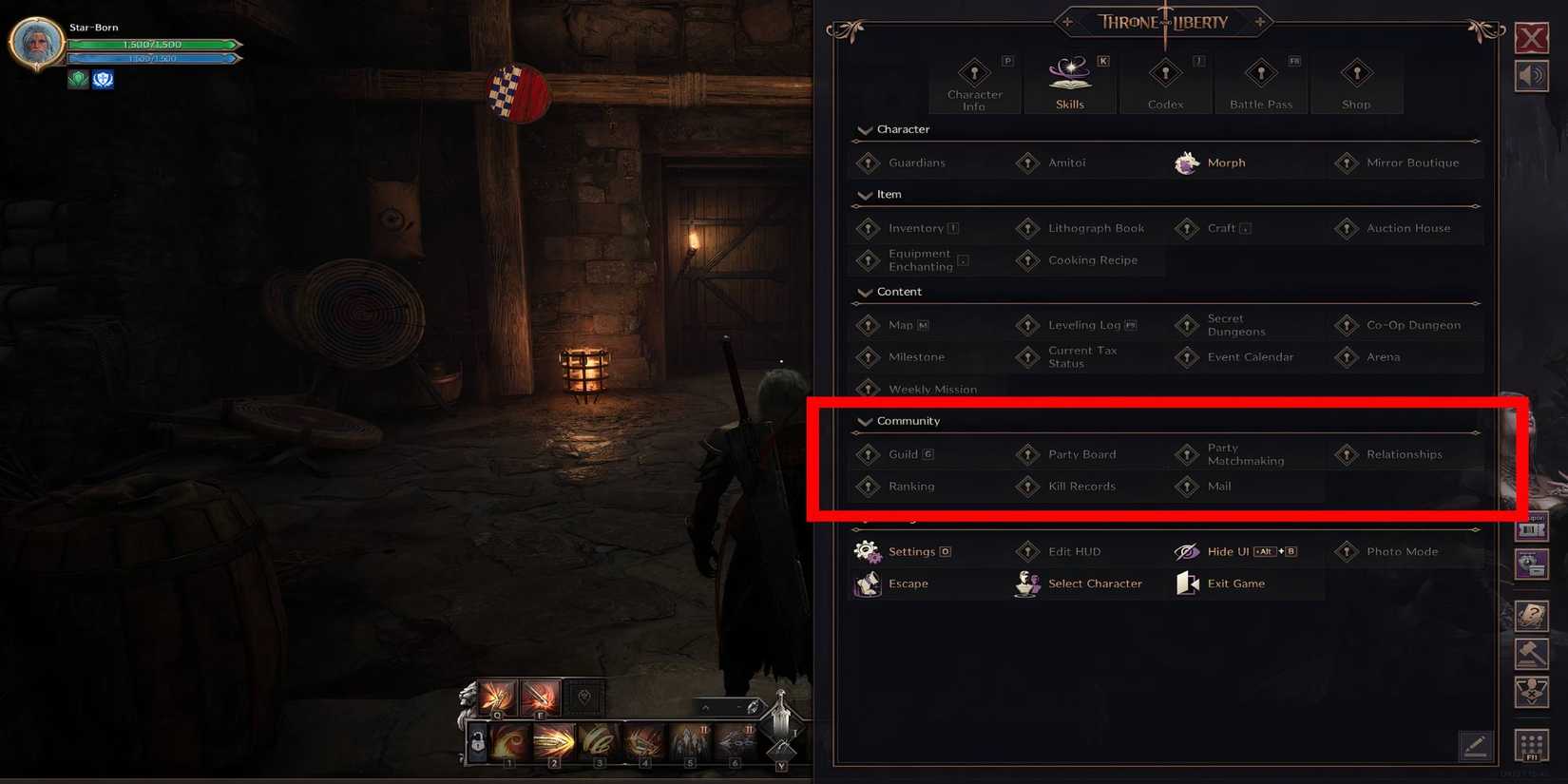The height and width of the screenshot is (784, 1568).
Task: Open Settings via the gear icon
Action: click(x=867, y=551)
